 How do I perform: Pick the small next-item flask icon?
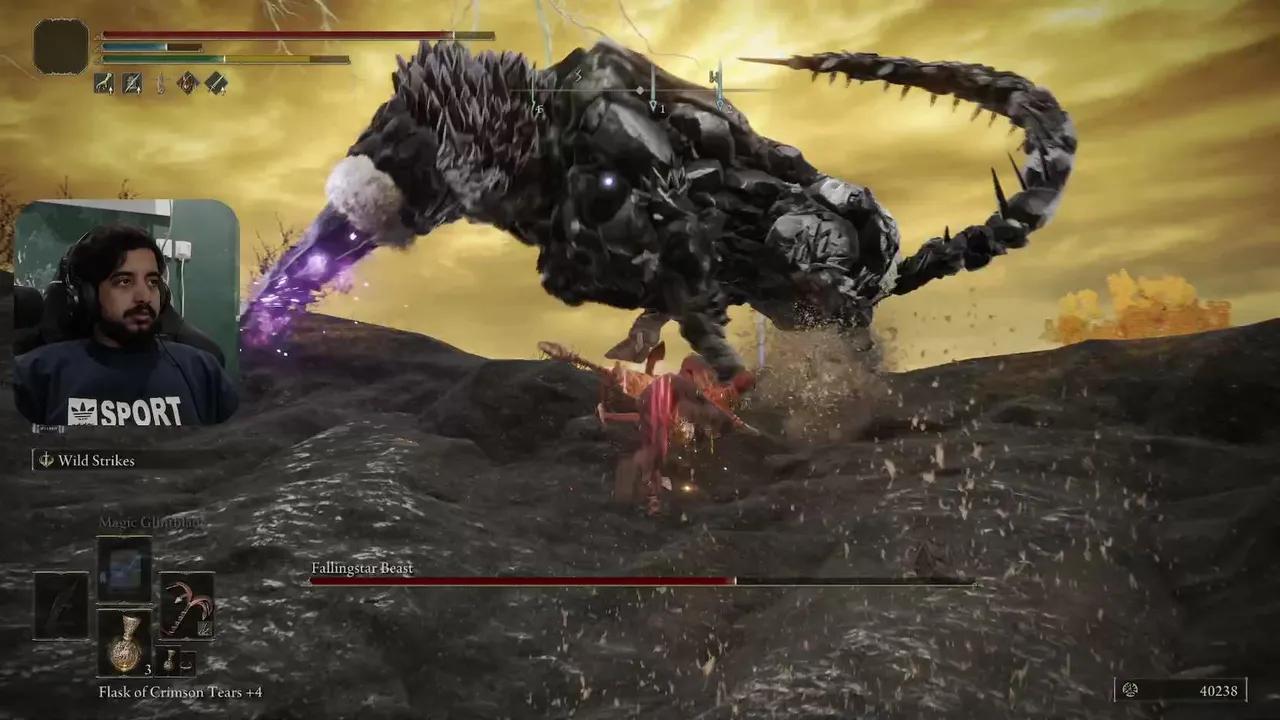click(x=171, y=661)
